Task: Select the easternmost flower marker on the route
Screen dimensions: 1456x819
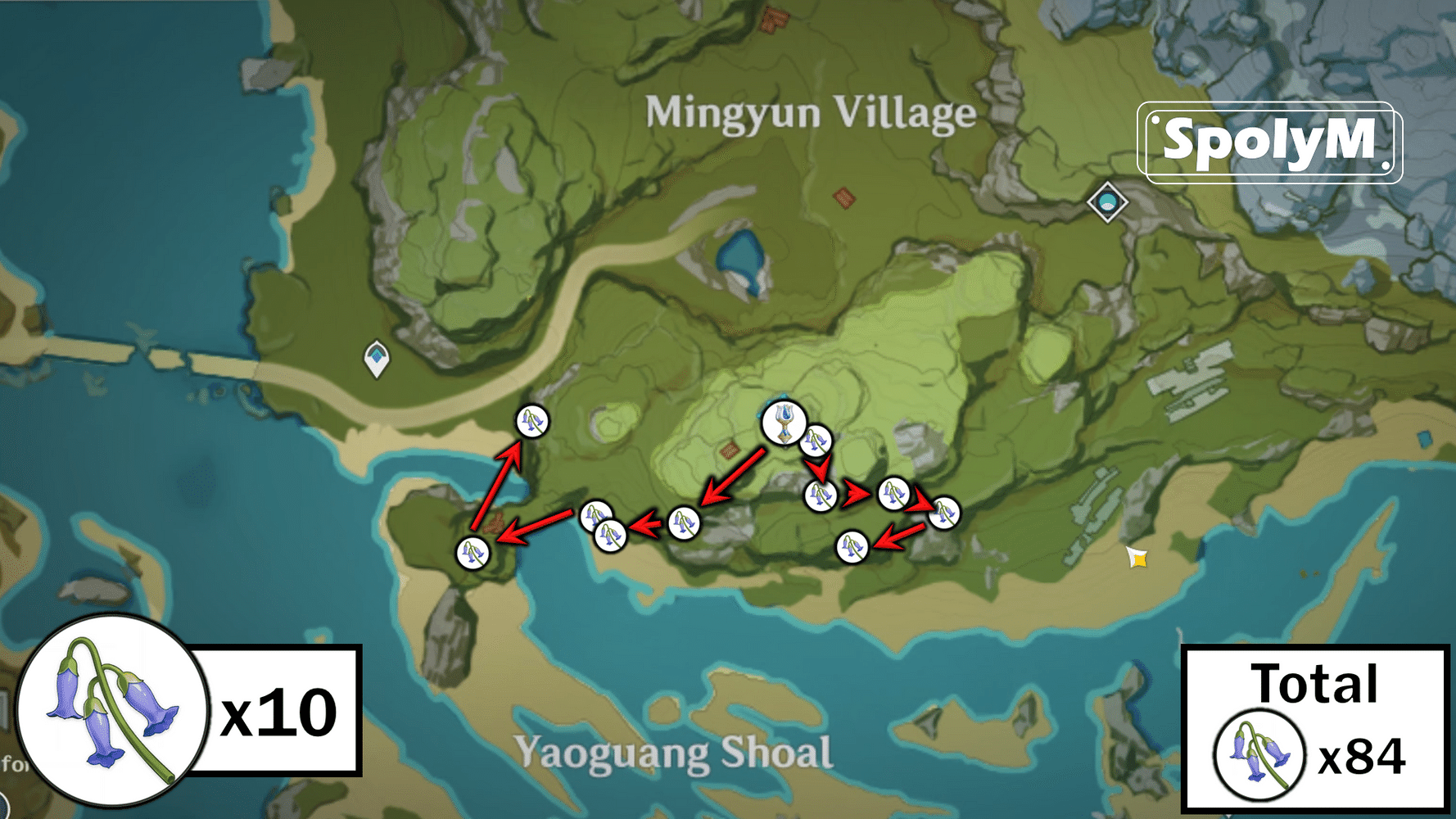Action: (x=943, y=512)
